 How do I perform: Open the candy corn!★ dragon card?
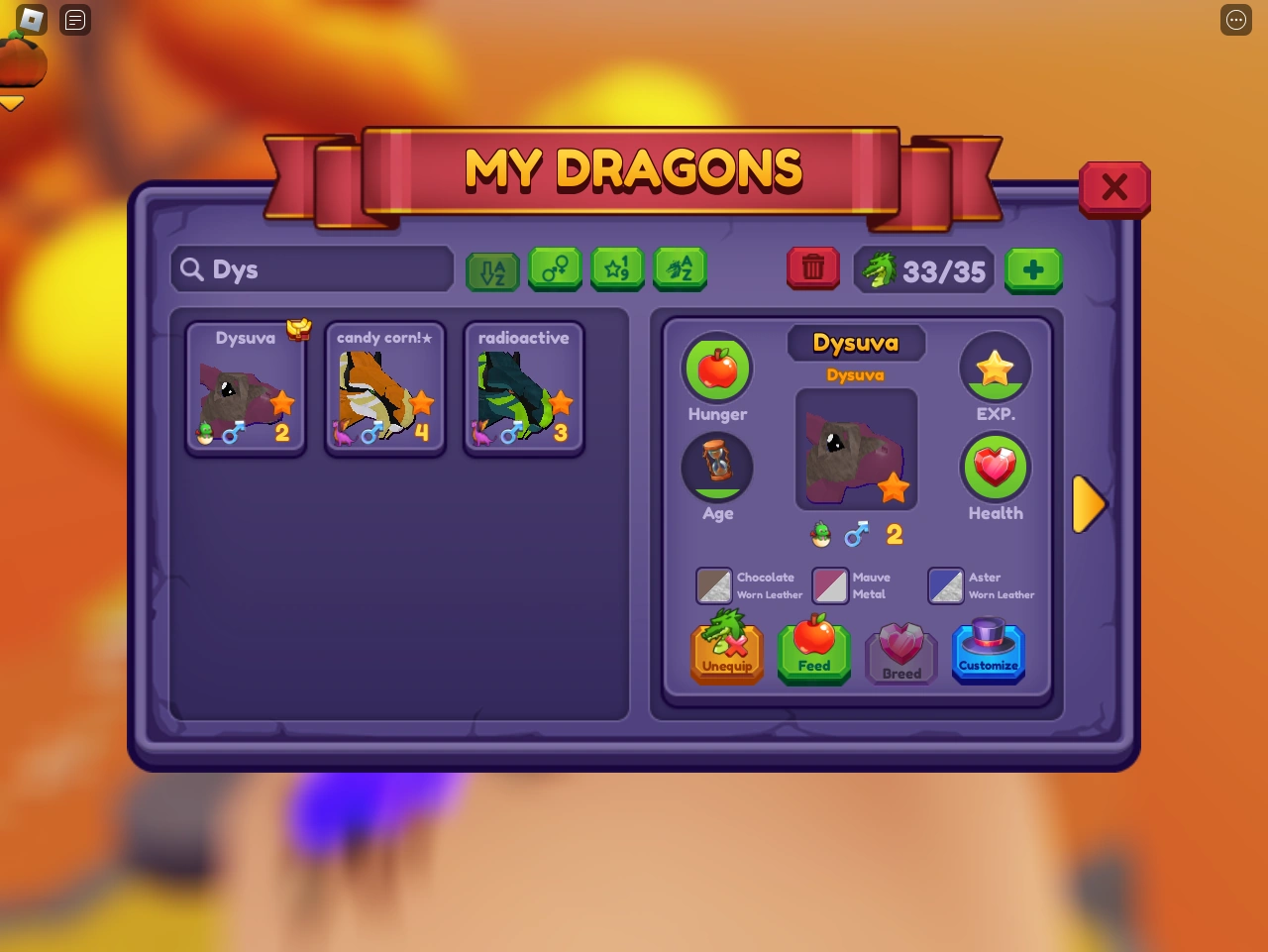point(384,388)
